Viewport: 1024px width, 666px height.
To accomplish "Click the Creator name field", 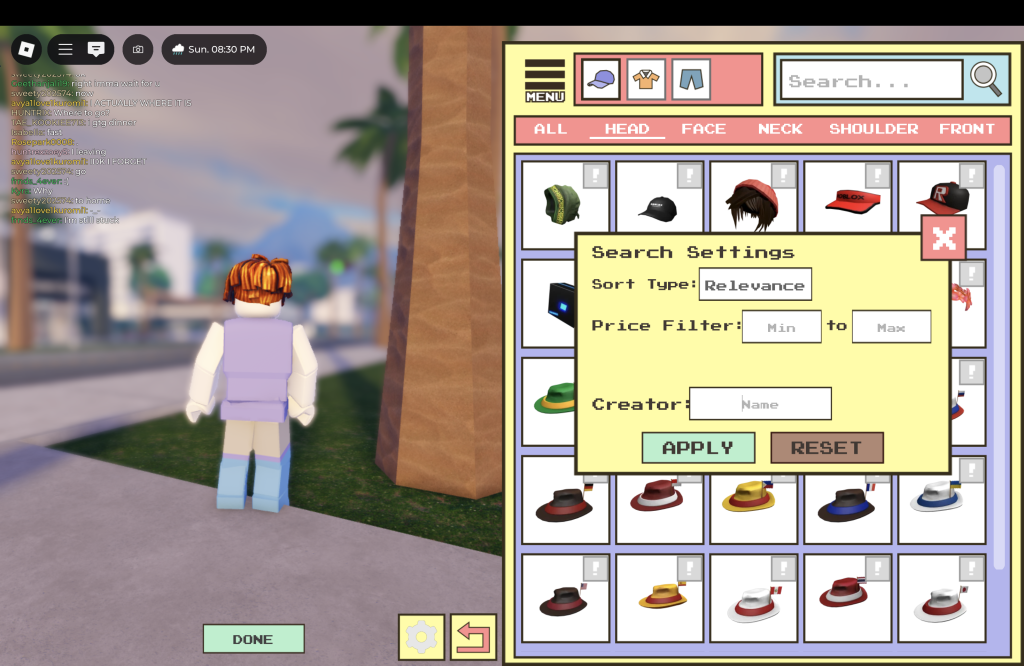I will (760, 404).
